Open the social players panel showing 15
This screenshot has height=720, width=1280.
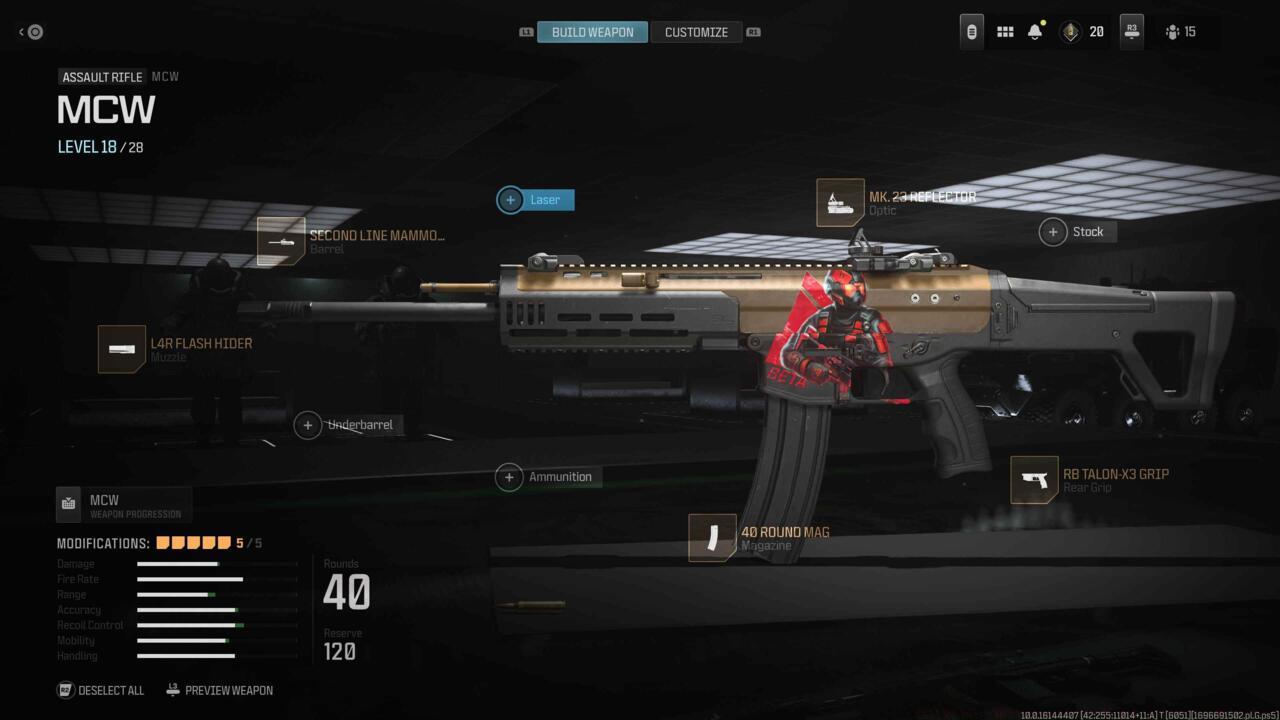1178,31
